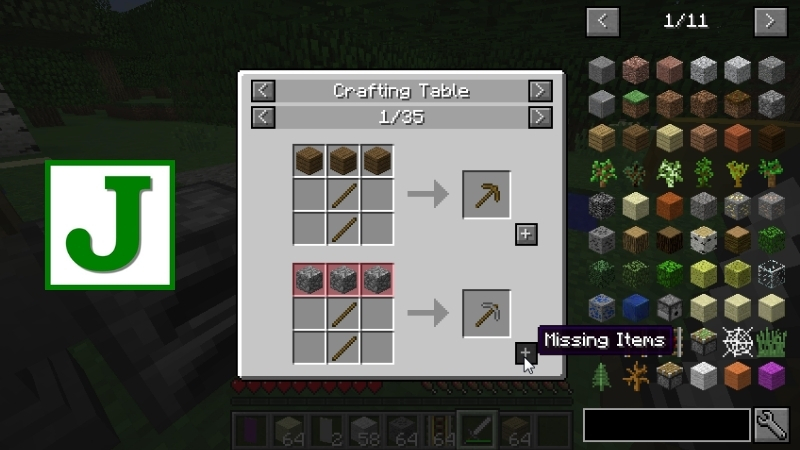This screenshot has height=450, width=800.
Task: Open the wrench config button
Action: coord(772,424)
